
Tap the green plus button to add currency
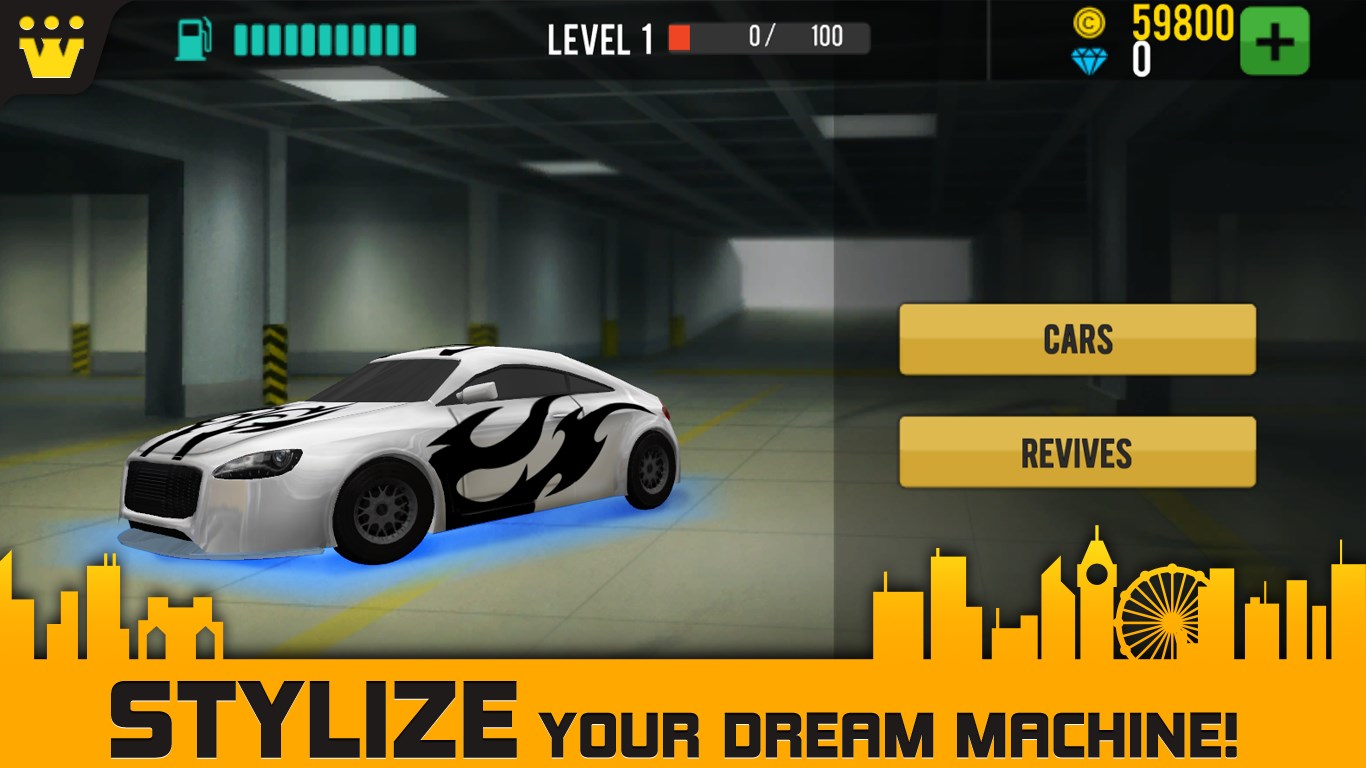coord(1274,41)
